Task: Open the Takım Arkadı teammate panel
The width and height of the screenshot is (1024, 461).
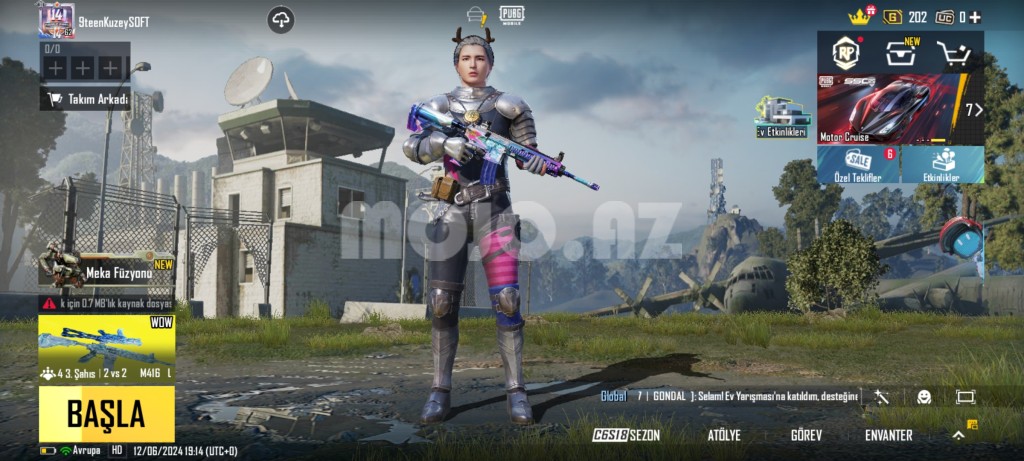Action: tap(85, 99)
